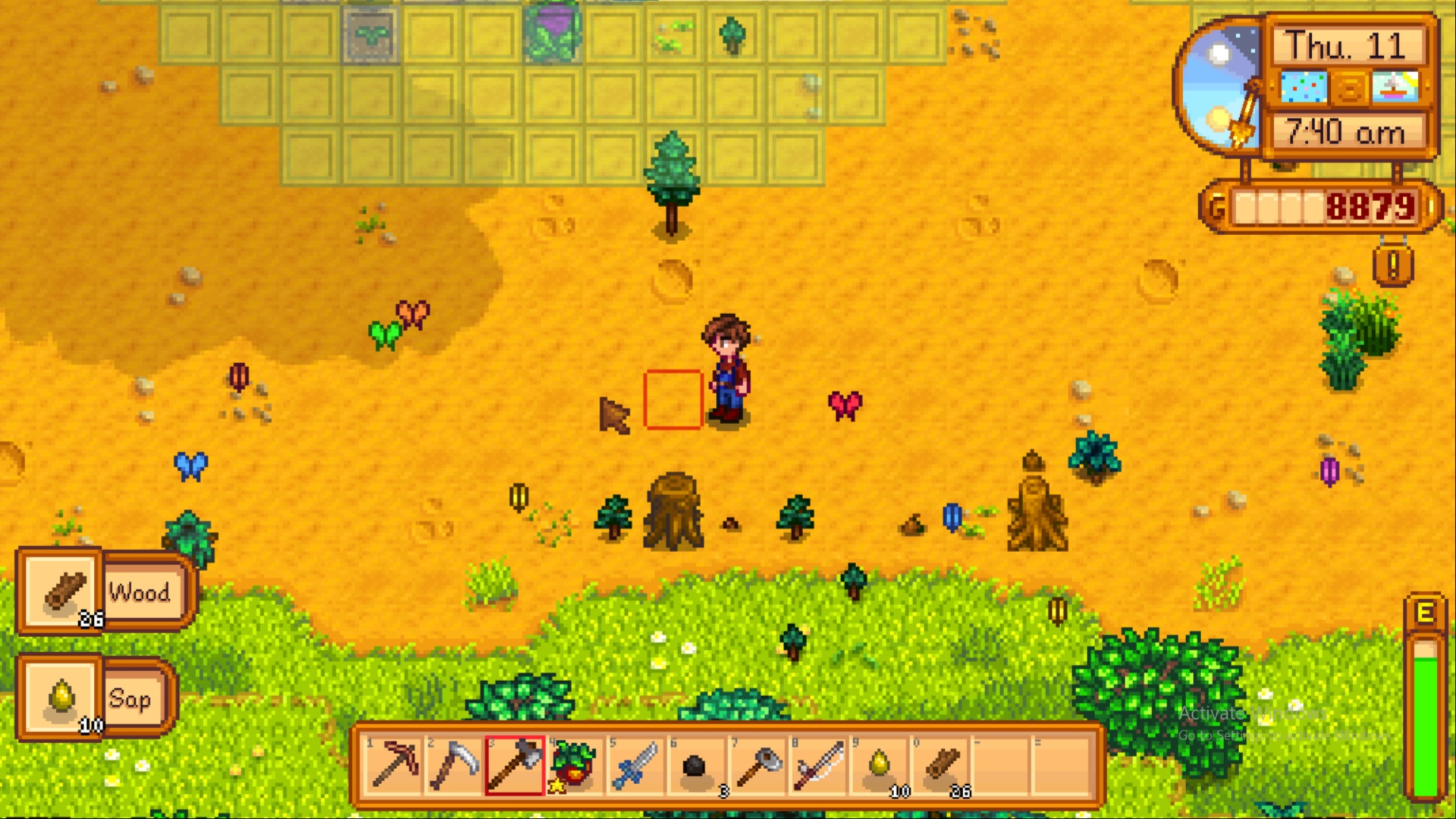The image size is (1456, 819).
Task: Select the highlighted axe slot
Action: tap(515, 766)
